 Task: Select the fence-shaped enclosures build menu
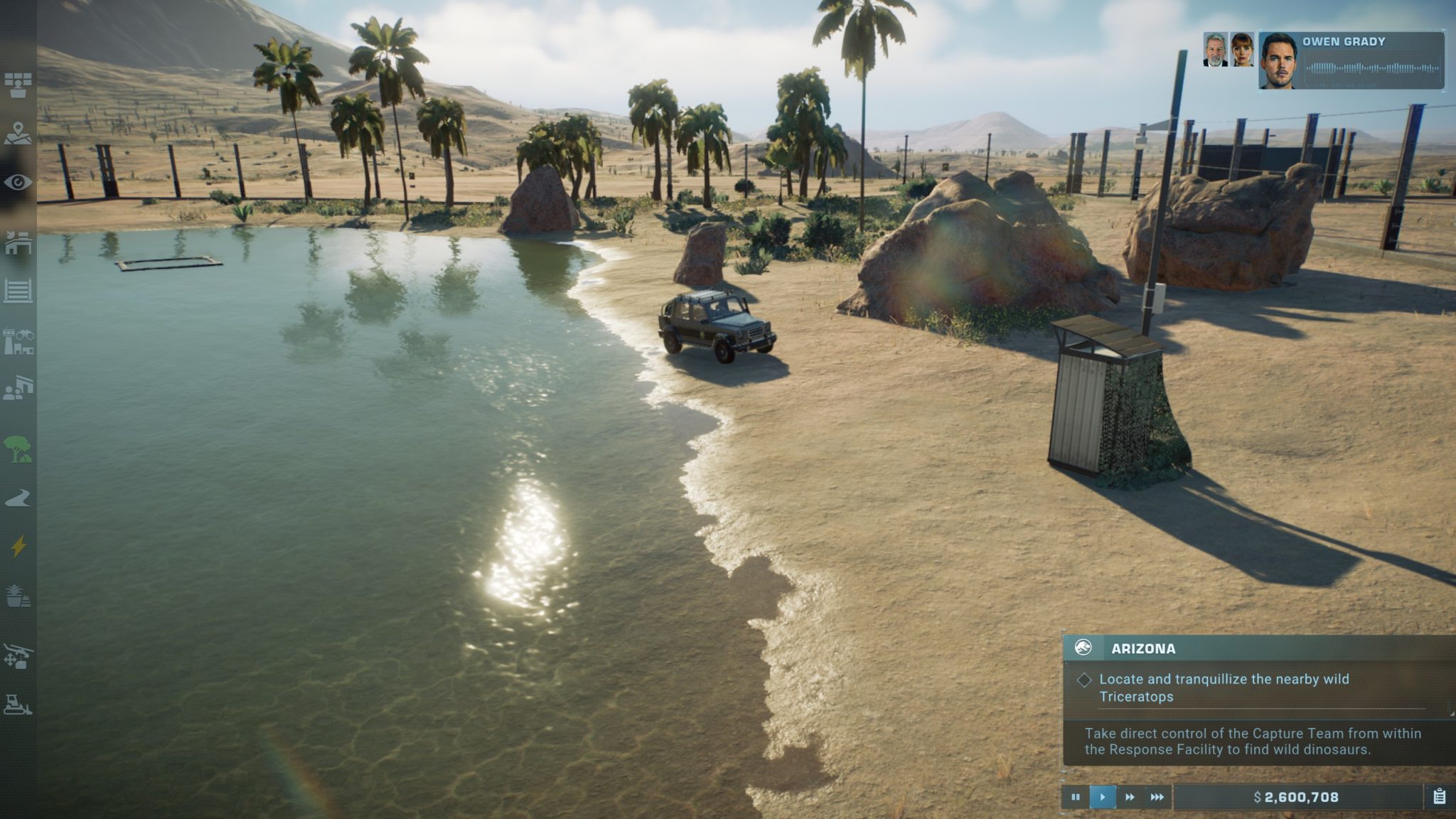coord(18,291)
